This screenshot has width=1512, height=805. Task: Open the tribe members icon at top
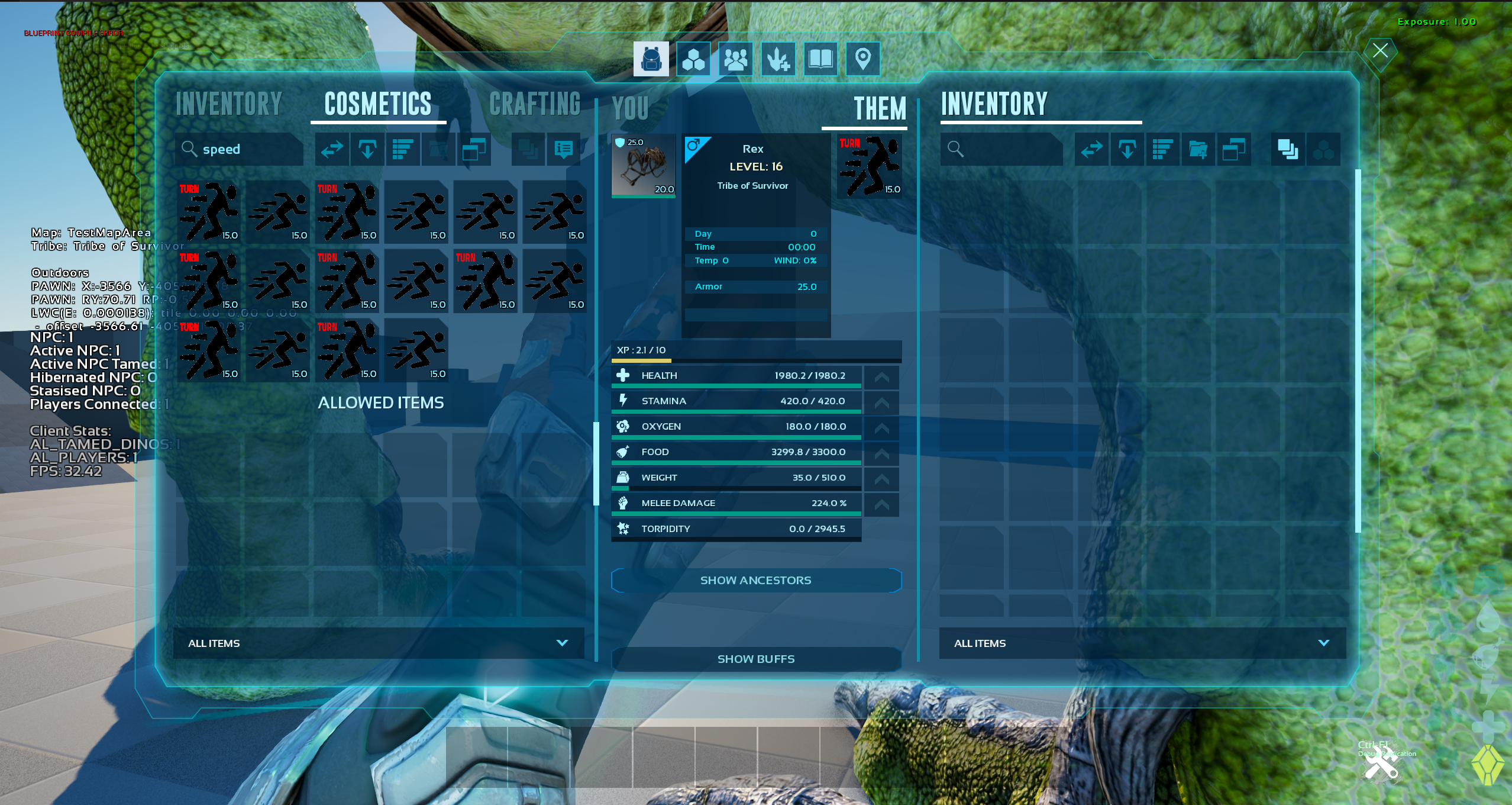coord(735,59)
